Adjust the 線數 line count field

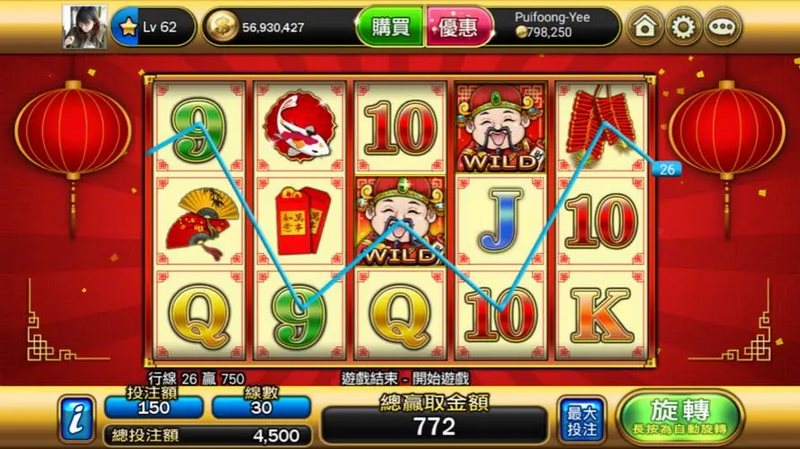260,407
